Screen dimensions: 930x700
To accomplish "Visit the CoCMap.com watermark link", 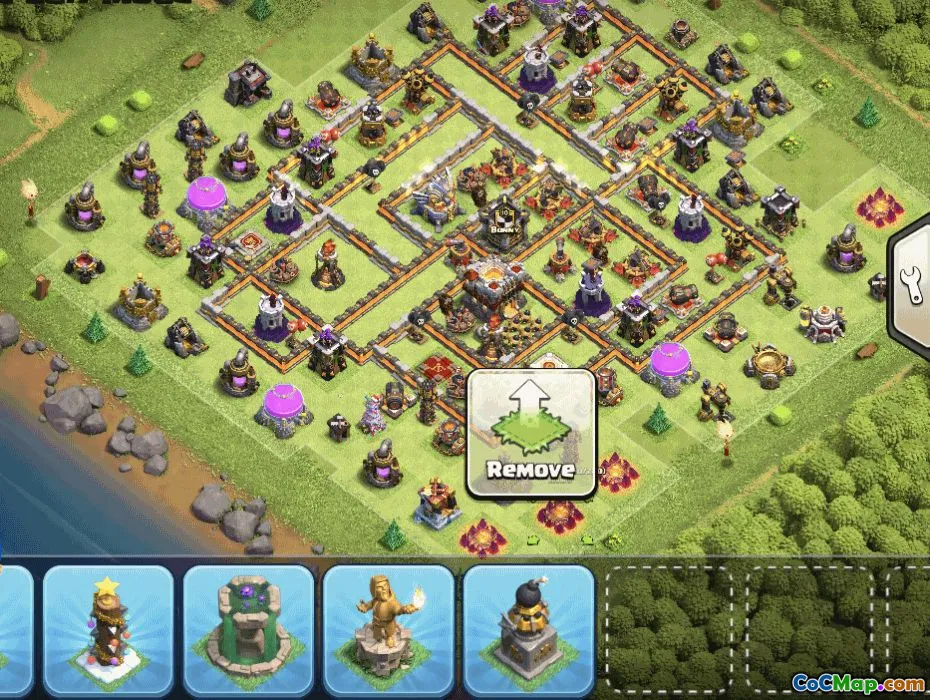I will (858, 683).
